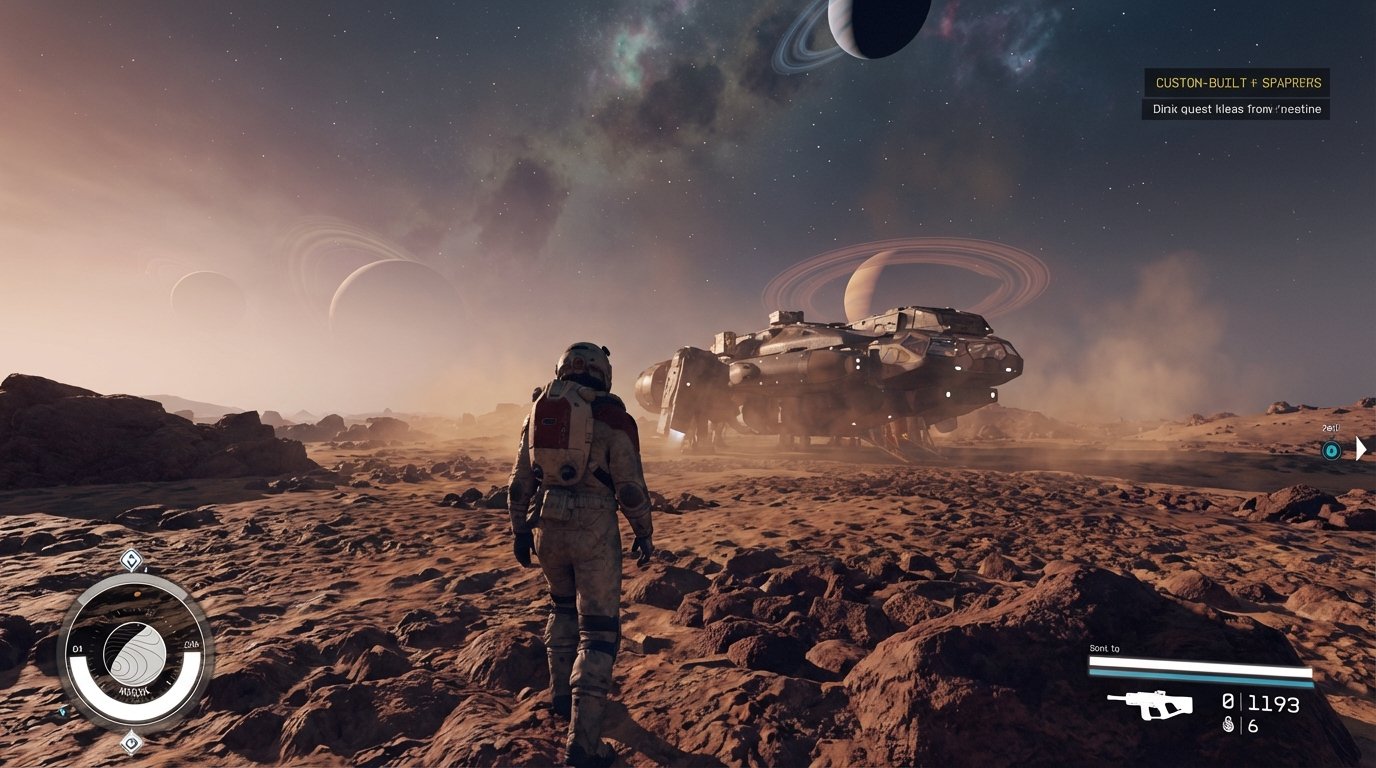Click the small planet dot atop the compass ring
The width and height of the screenshot is (1376, 768).
[137, 593]
